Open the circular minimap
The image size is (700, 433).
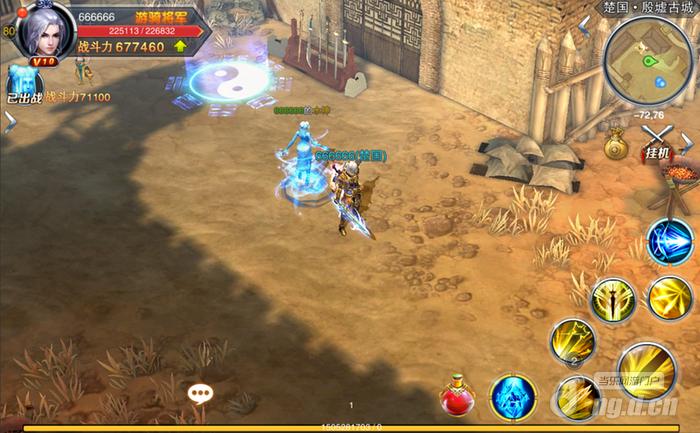(x=648, y=62)
